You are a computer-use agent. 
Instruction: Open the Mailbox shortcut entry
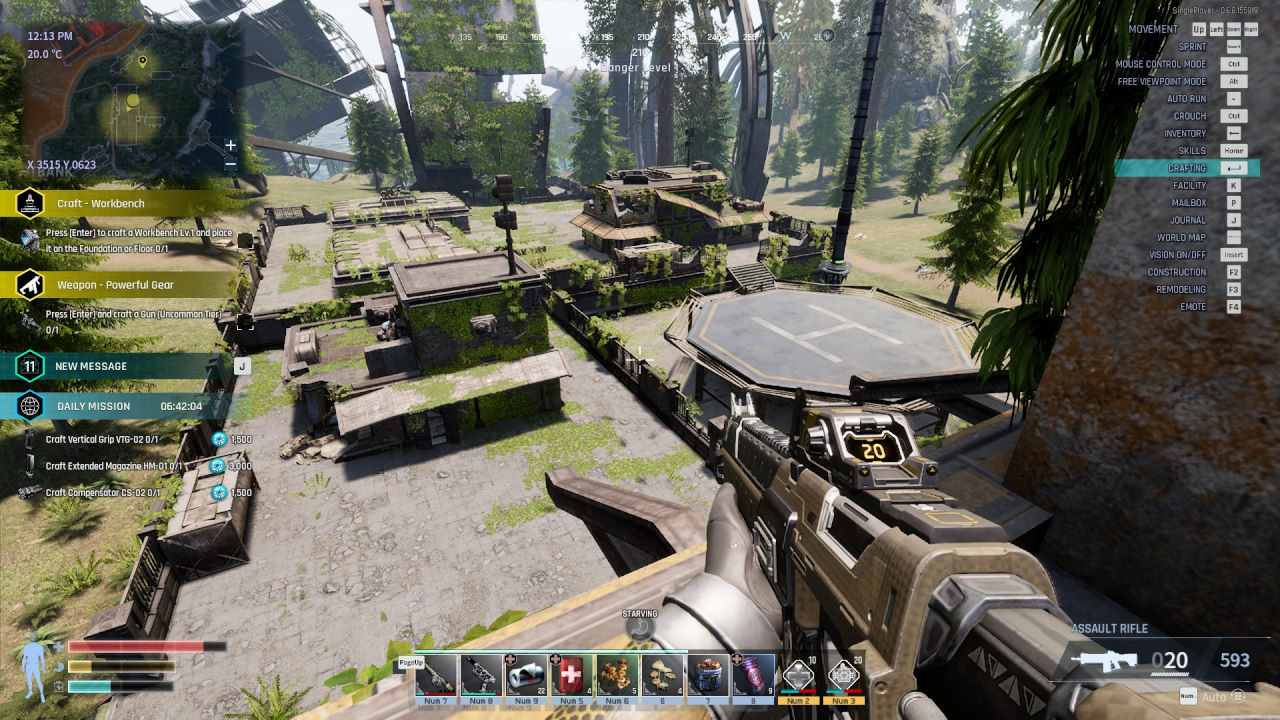point(1189,203)
